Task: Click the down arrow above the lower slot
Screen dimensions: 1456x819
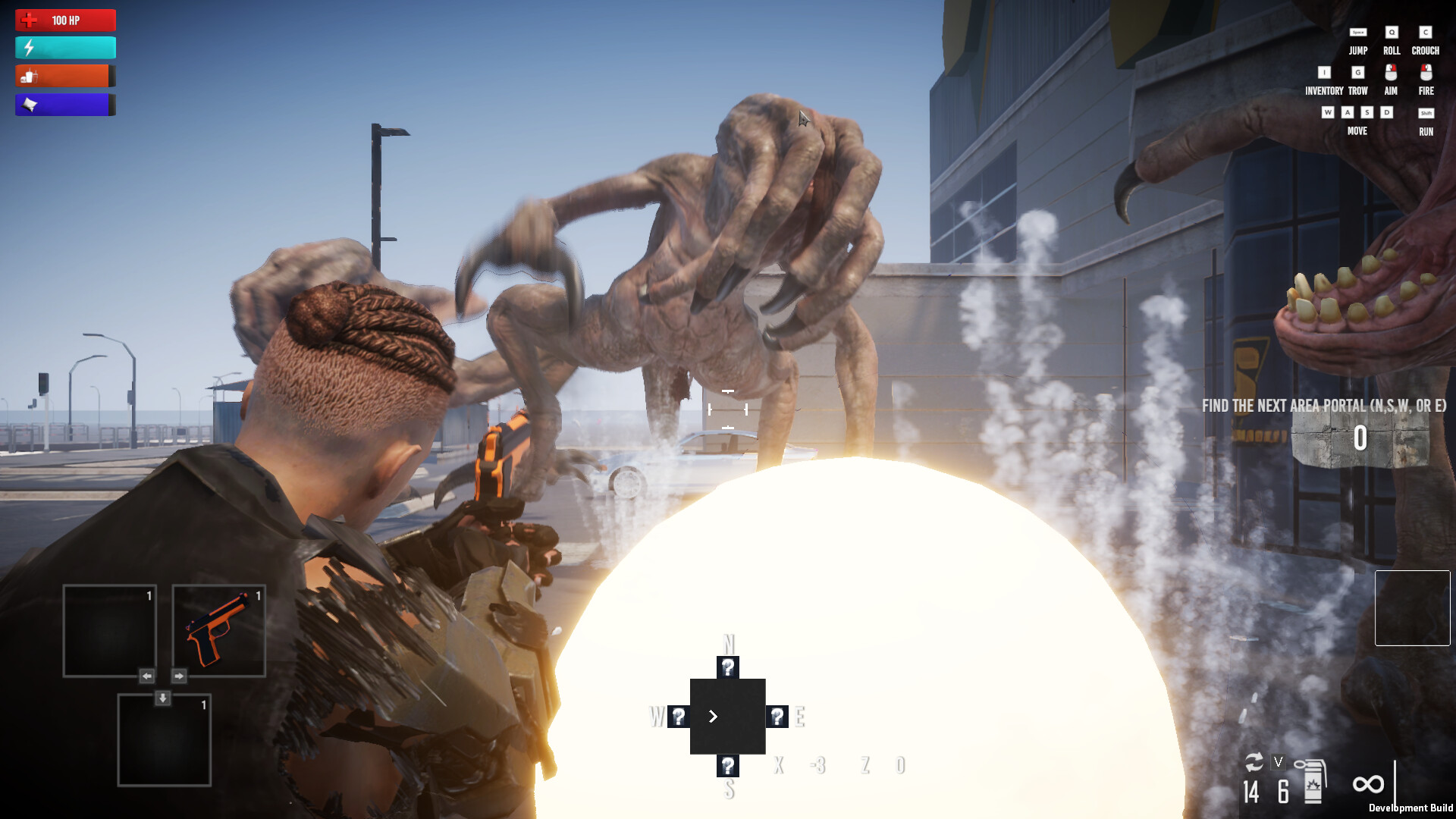Action: coord(162,698)
